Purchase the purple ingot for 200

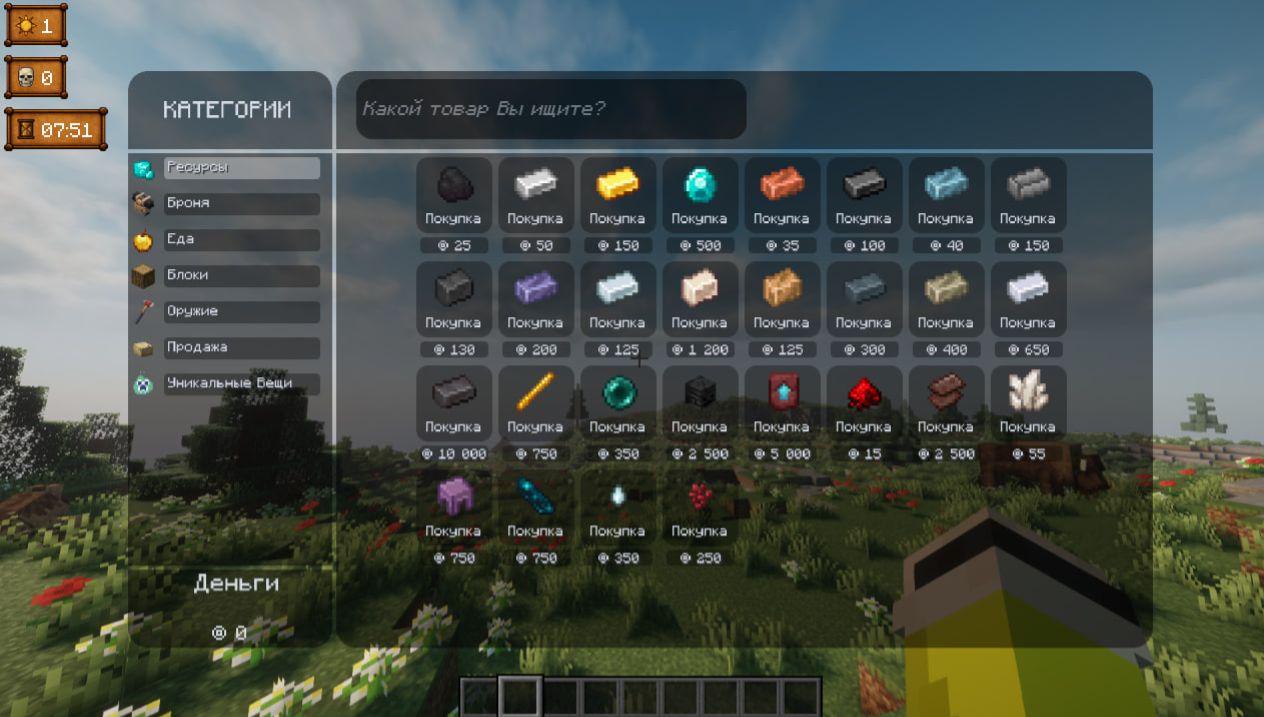[535, 300]
